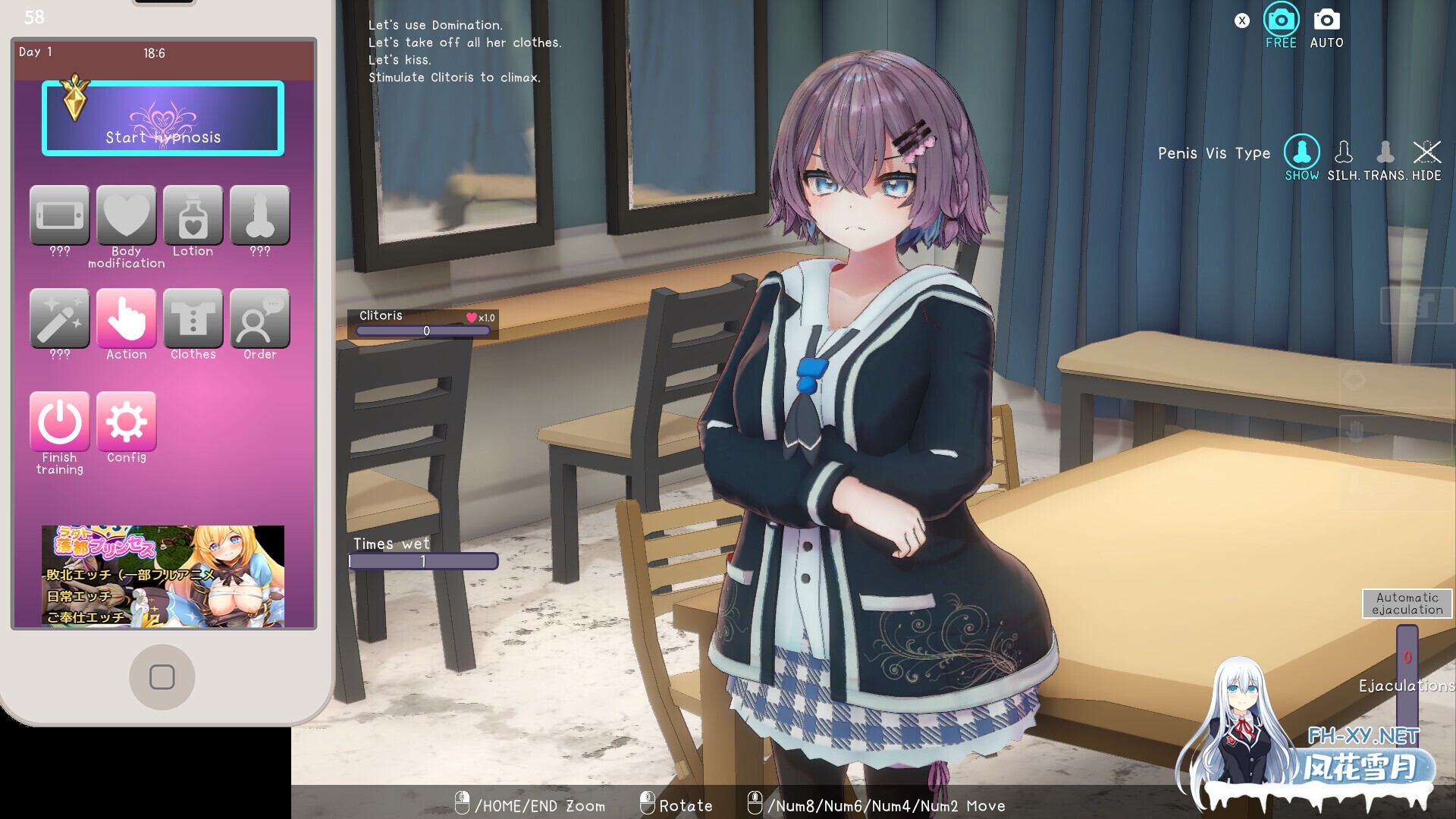The image size is (1456, 819).
Task: Tap the phone's round home button
Action: point(162,677)
